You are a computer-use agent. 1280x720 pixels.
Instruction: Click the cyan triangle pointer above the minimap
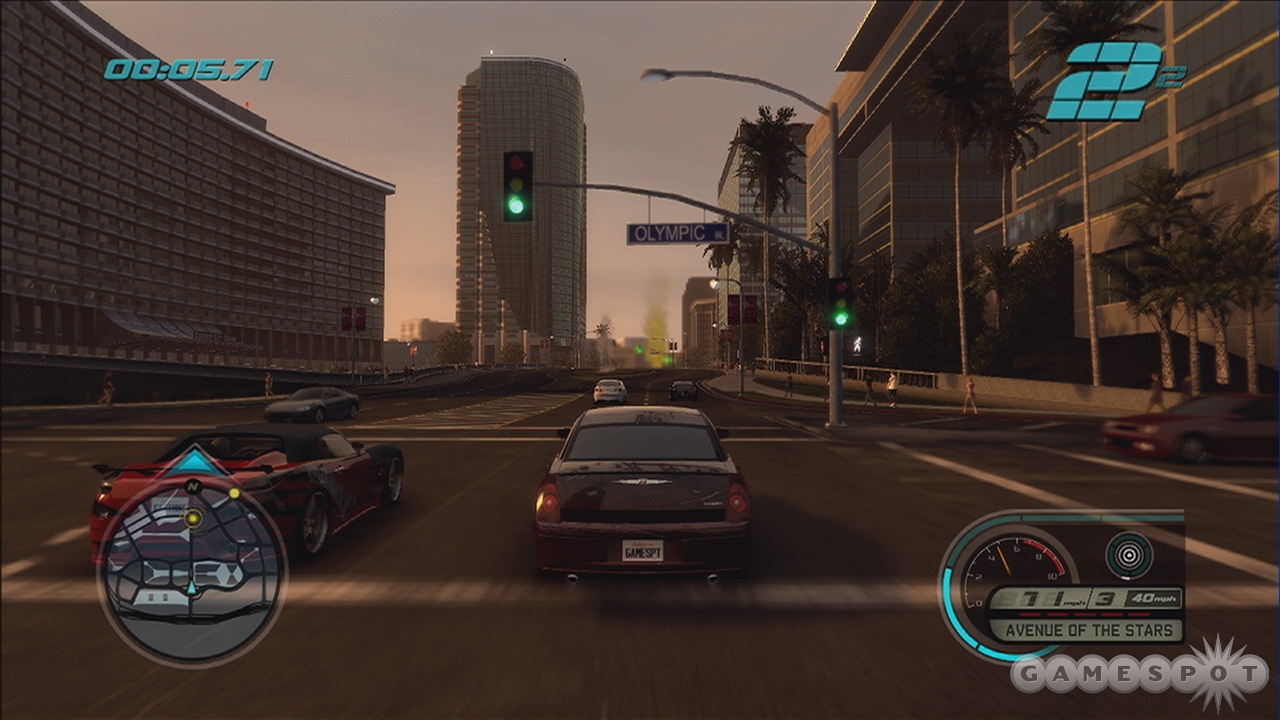[x=194, y=461]
